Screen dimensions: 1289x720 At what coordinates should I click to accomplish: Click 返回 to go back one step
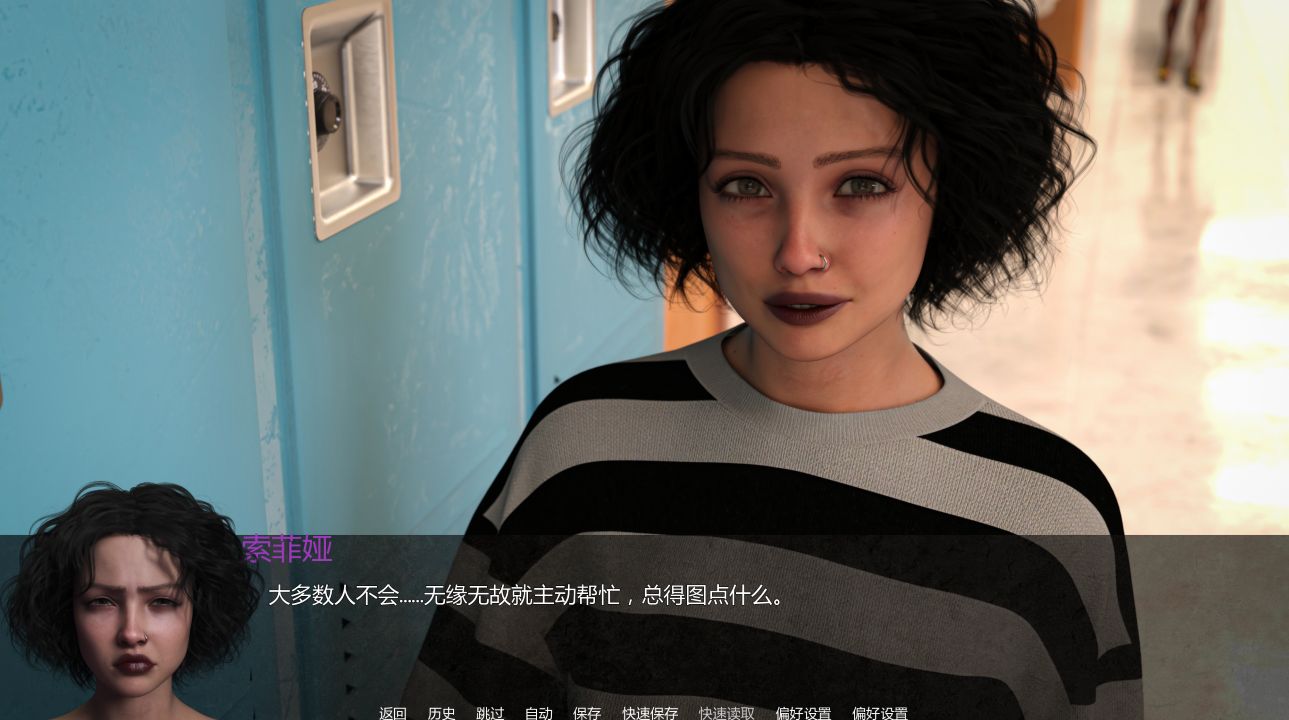[x=392, y=714]
